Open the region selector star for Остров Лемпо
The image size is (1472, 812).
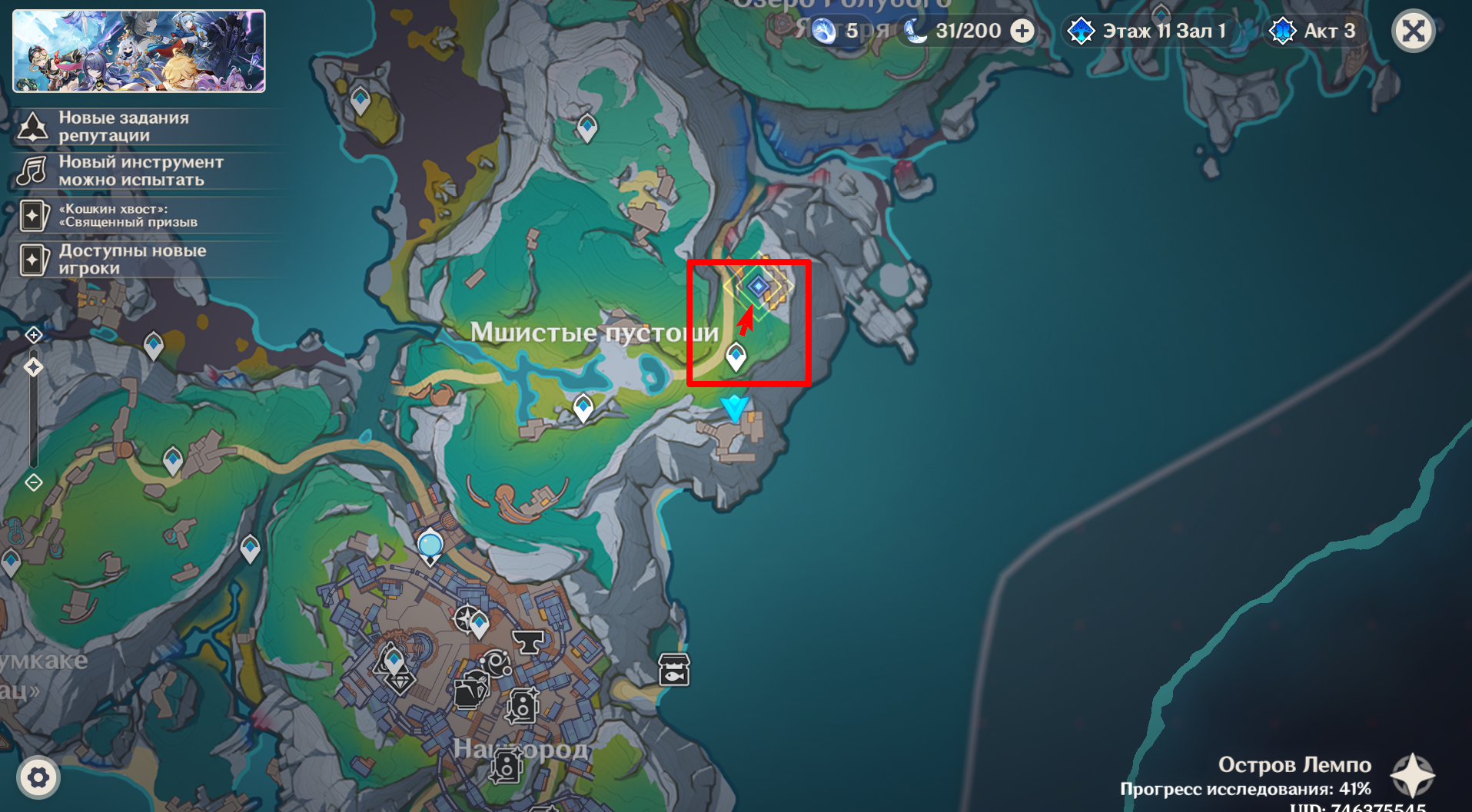(x=1413, y=775)
